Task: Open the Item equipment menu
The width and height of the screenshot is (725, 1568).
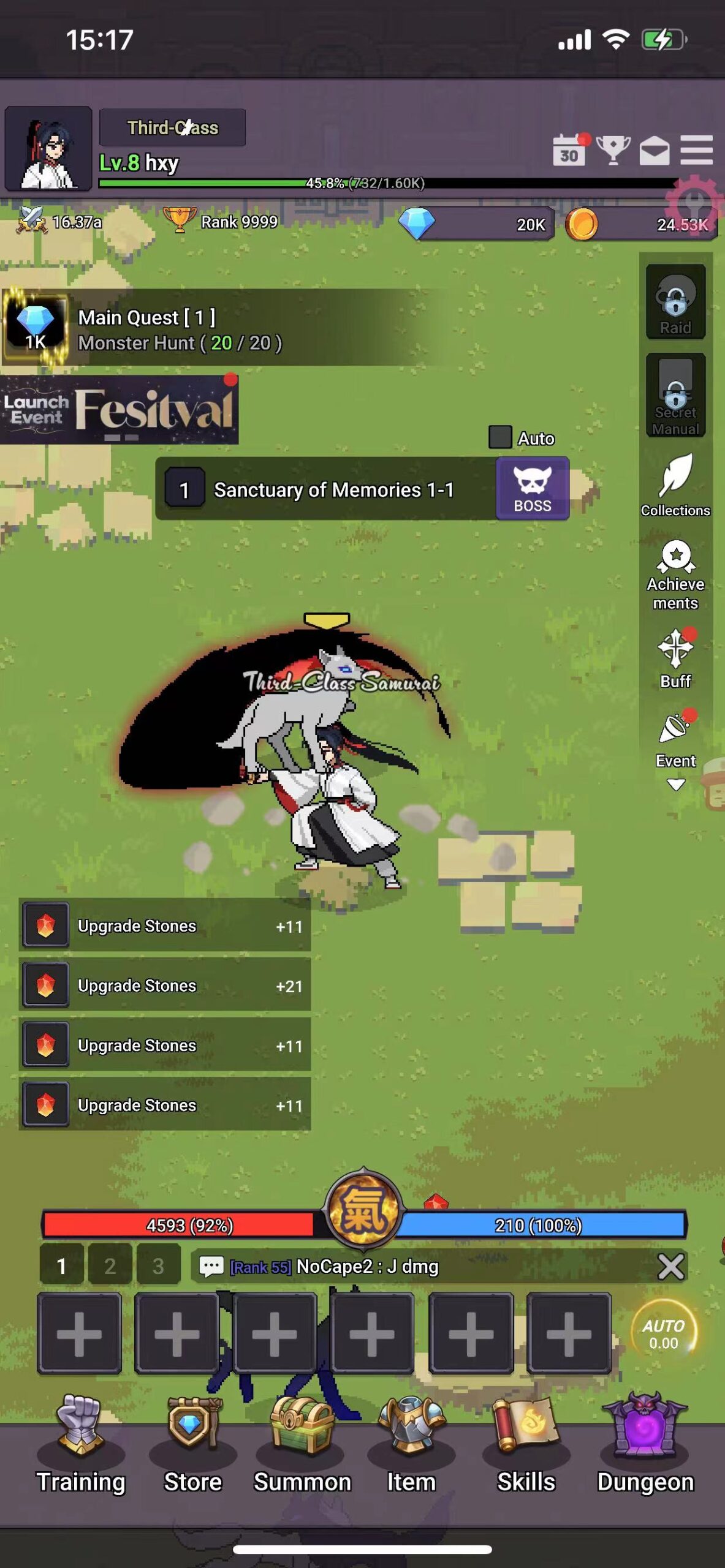Action: tap(411, 1445)
